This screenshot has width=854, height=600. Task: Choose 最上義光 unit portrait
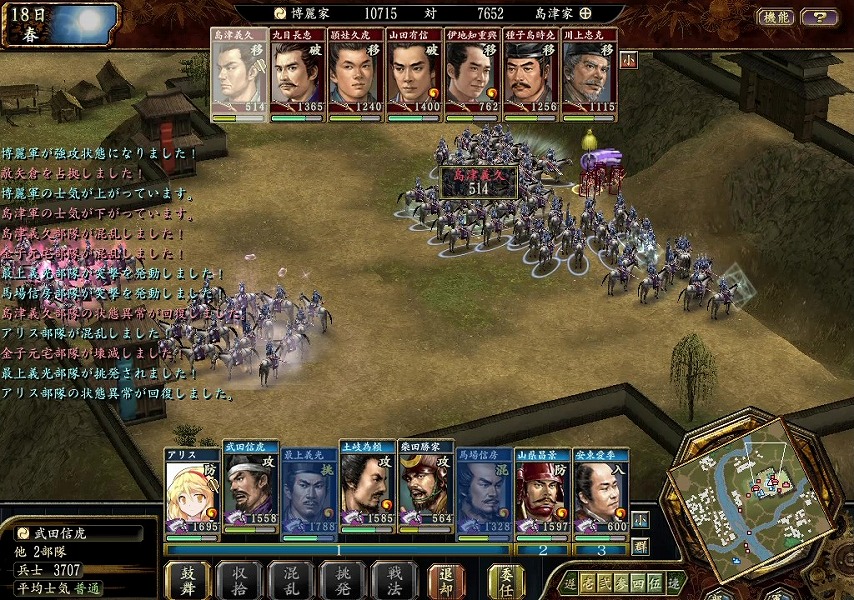click(x=309, y=491)
